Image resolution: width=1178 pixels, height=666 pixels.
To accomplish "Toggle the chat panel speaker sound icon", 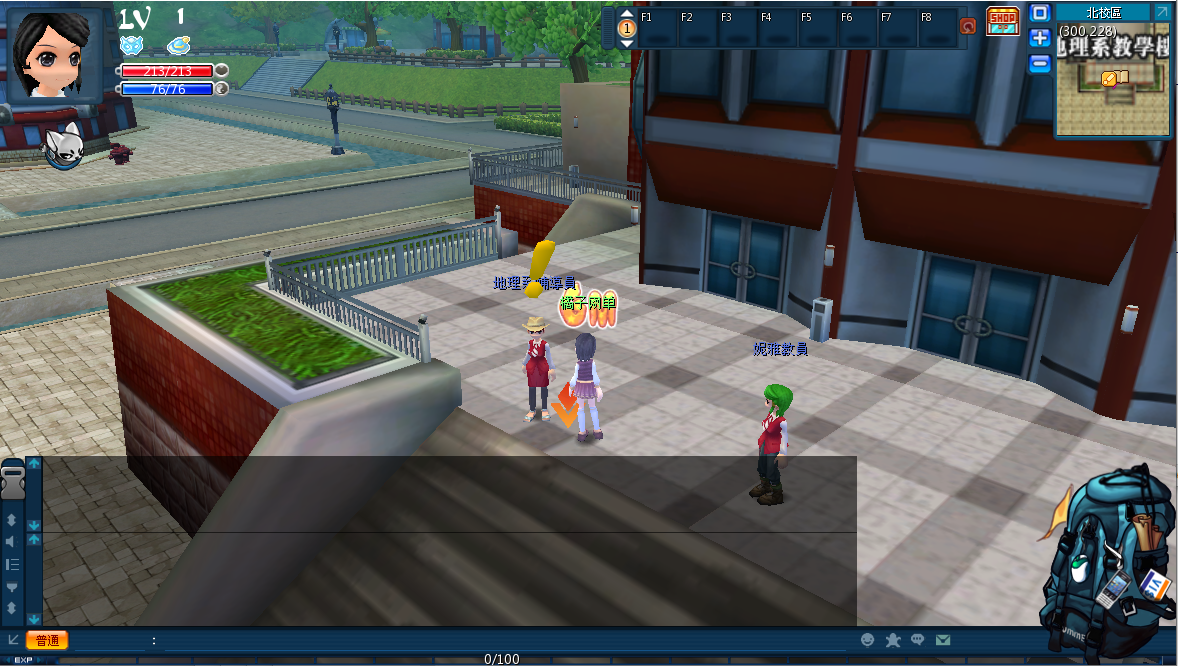I will (x=12, y=542).
